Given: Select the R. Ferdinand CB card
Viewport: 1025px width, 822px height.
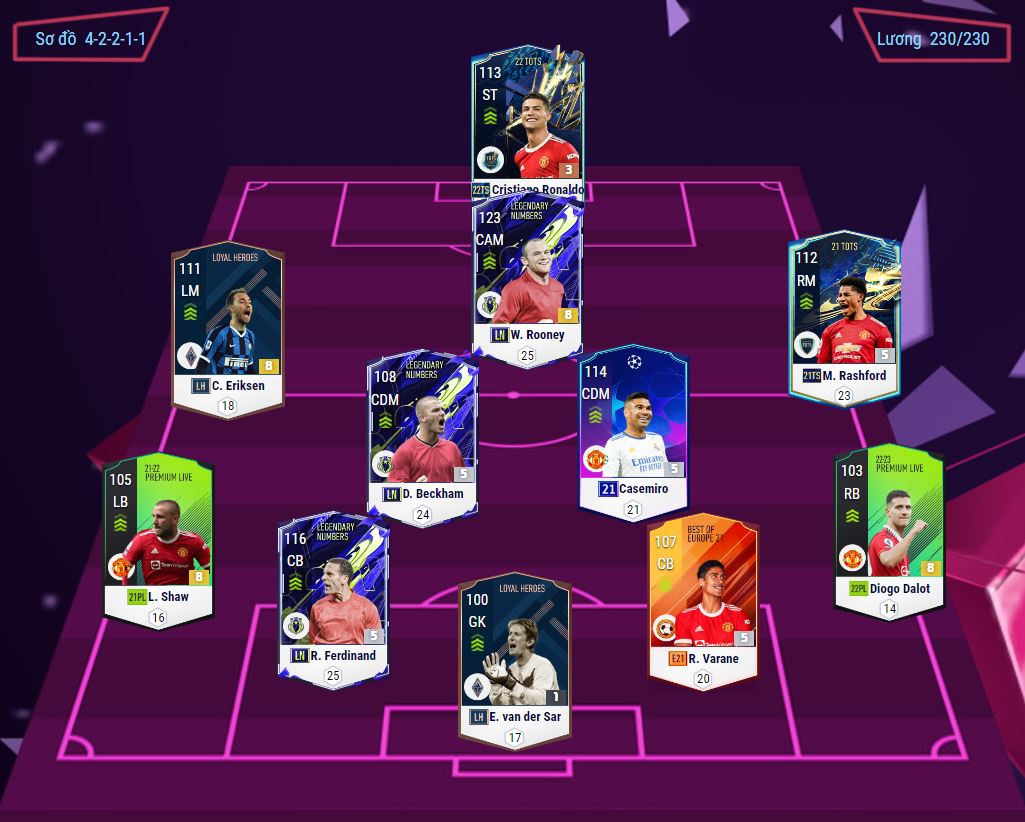Looking at the screenshot, I should [x=333, y=595].
